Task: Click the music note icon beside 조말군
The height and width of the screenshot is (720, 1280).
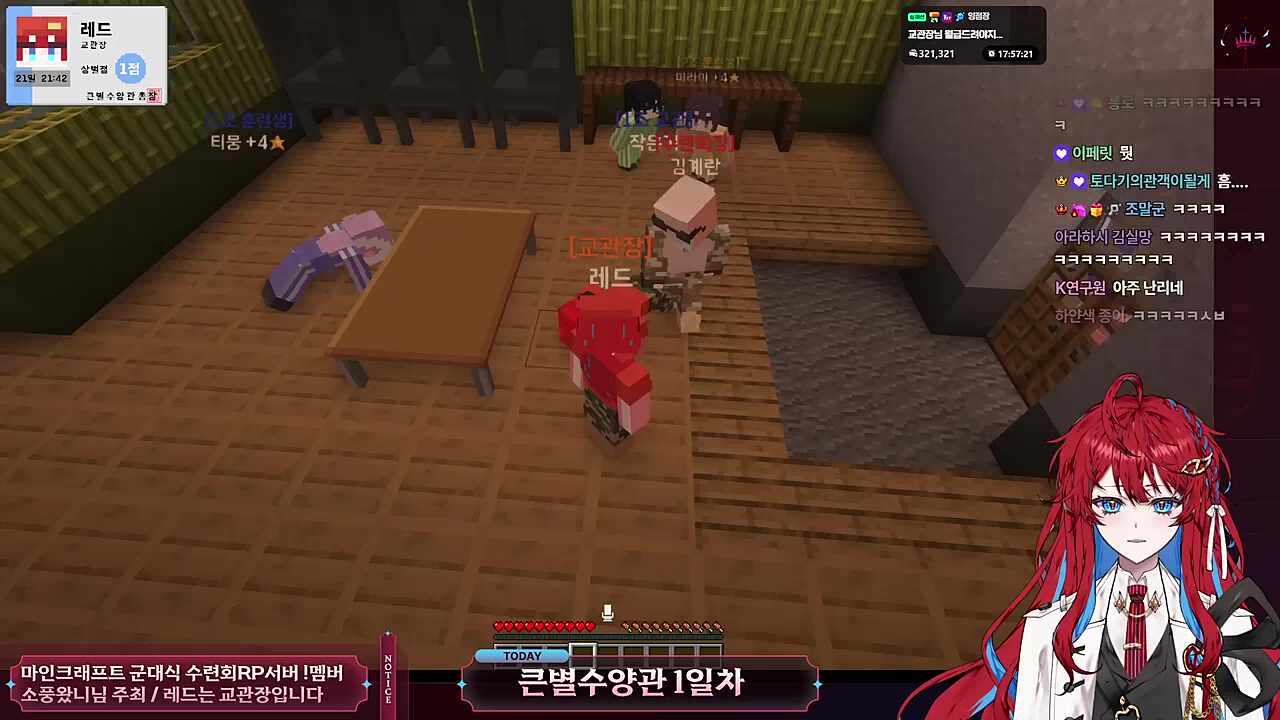Action: click(x=1115, y=209)
